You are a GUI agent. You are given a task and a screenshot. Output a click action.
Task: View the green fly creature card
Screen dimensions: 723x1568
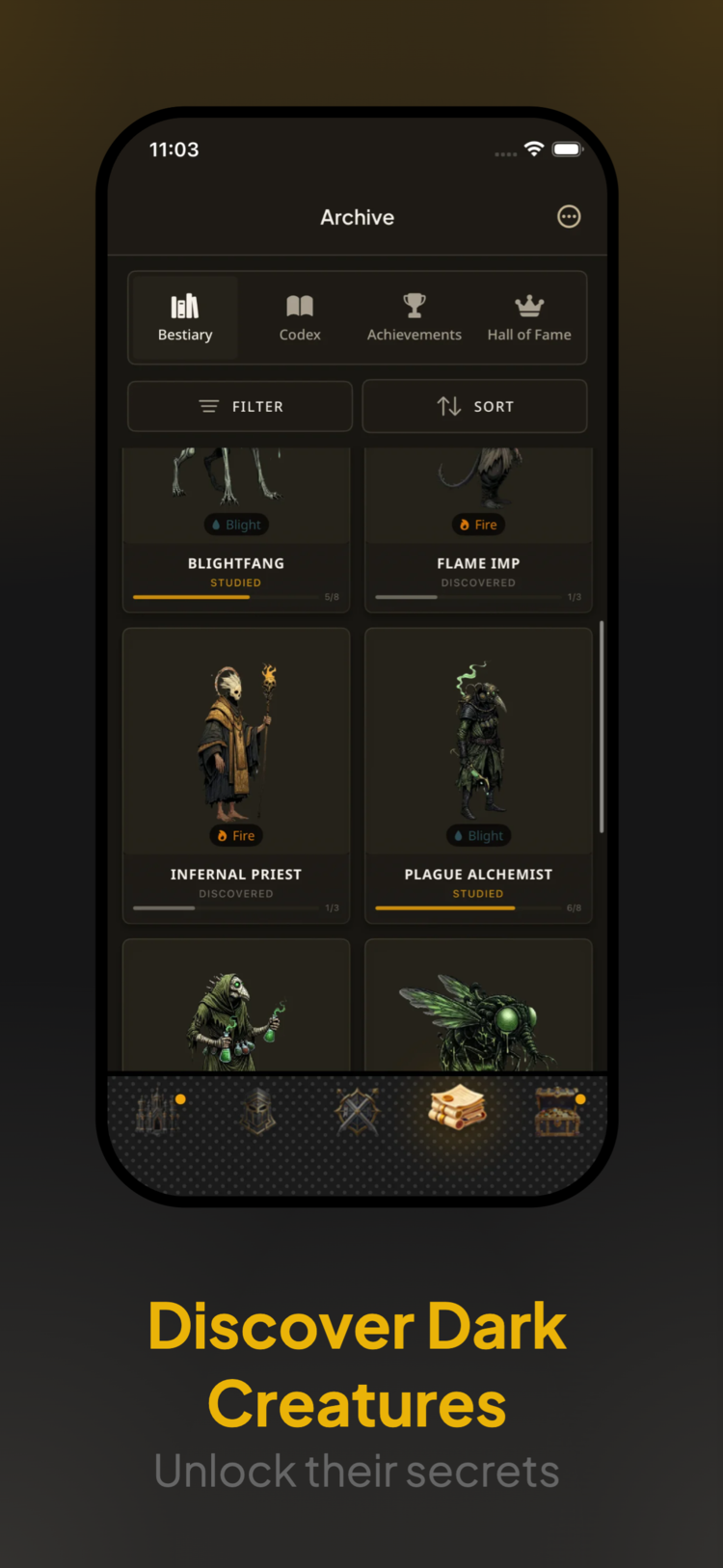tap(478, 1008)
